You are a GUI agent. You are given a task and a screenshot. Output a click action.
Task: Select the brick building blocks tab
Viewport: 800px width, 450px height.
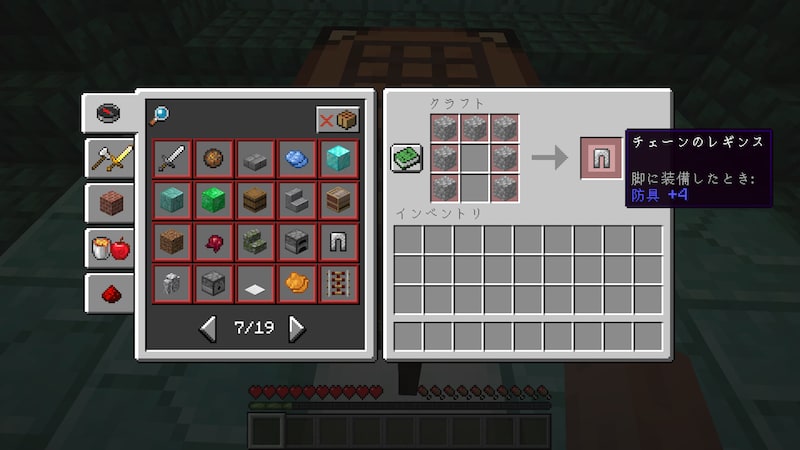click(x=110, y=202)
